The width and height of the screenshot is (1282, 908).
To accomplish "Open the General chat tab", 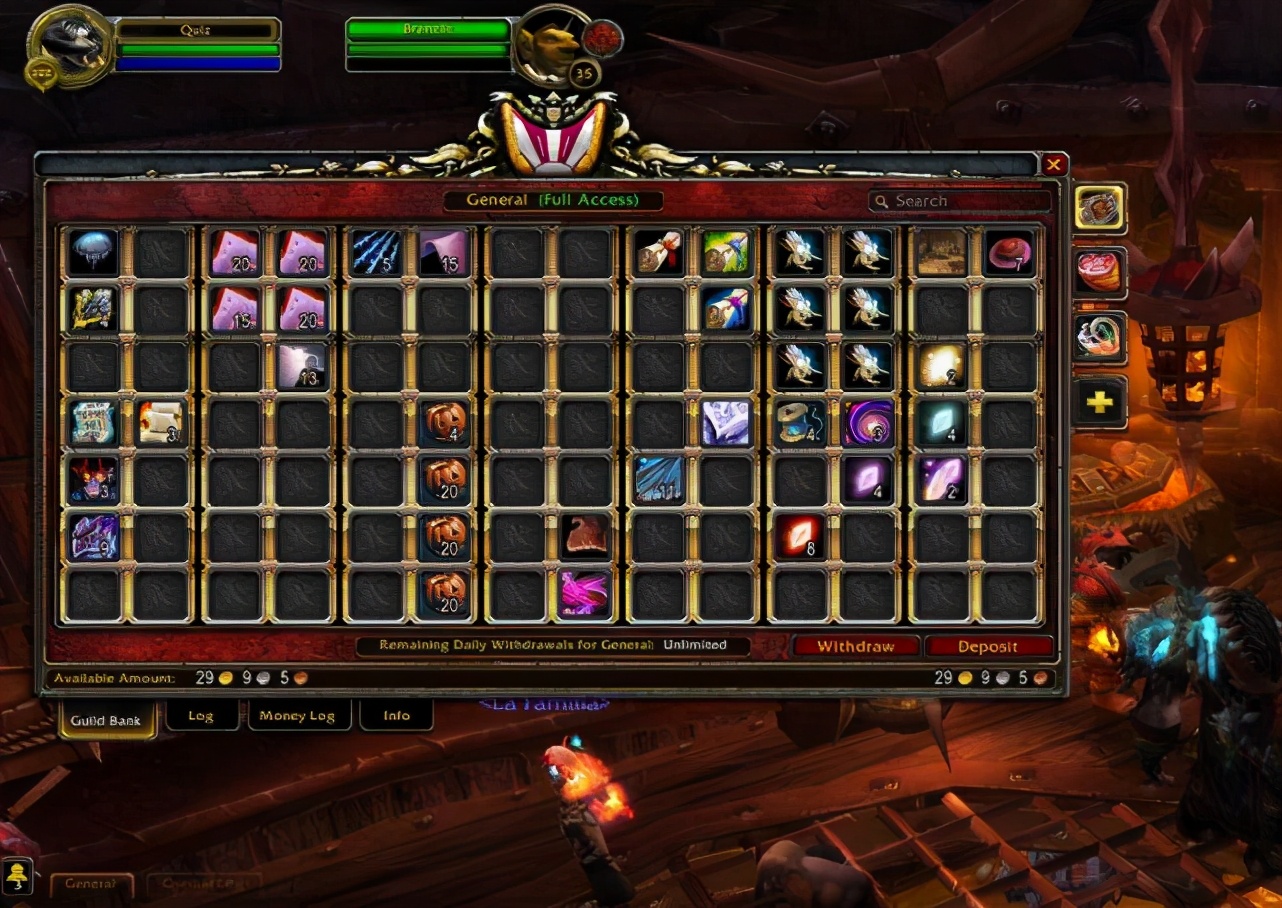I will point(91,884).
